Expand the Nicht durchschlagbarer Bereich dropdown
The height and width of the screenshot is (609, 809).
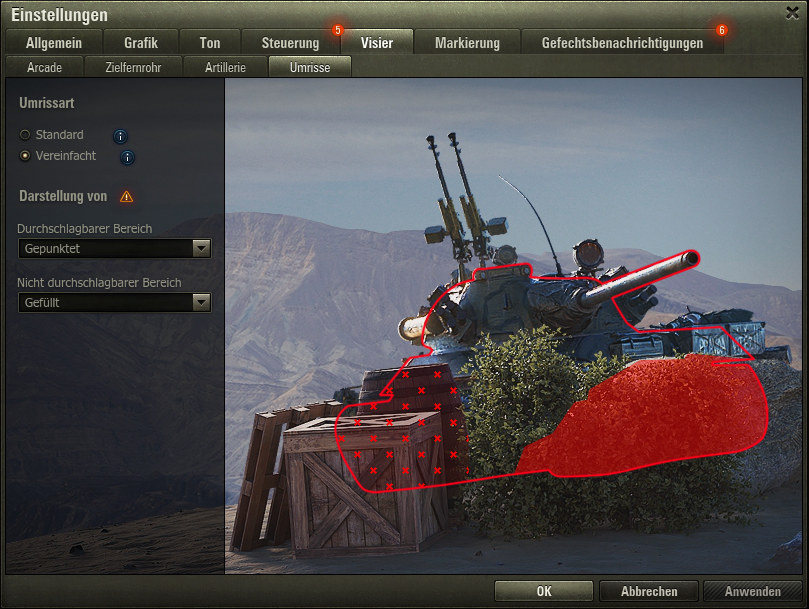114,302
